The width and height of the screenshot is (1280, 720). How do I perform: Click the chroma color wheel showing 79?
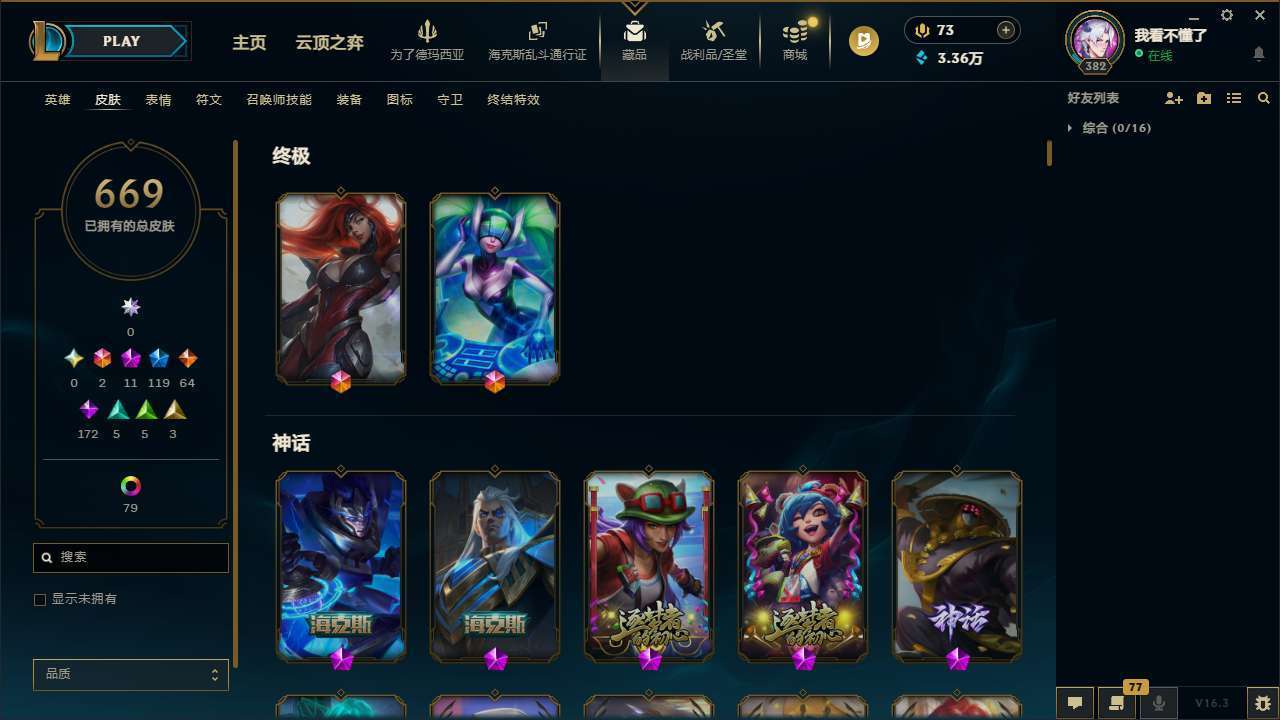[130, 483]
